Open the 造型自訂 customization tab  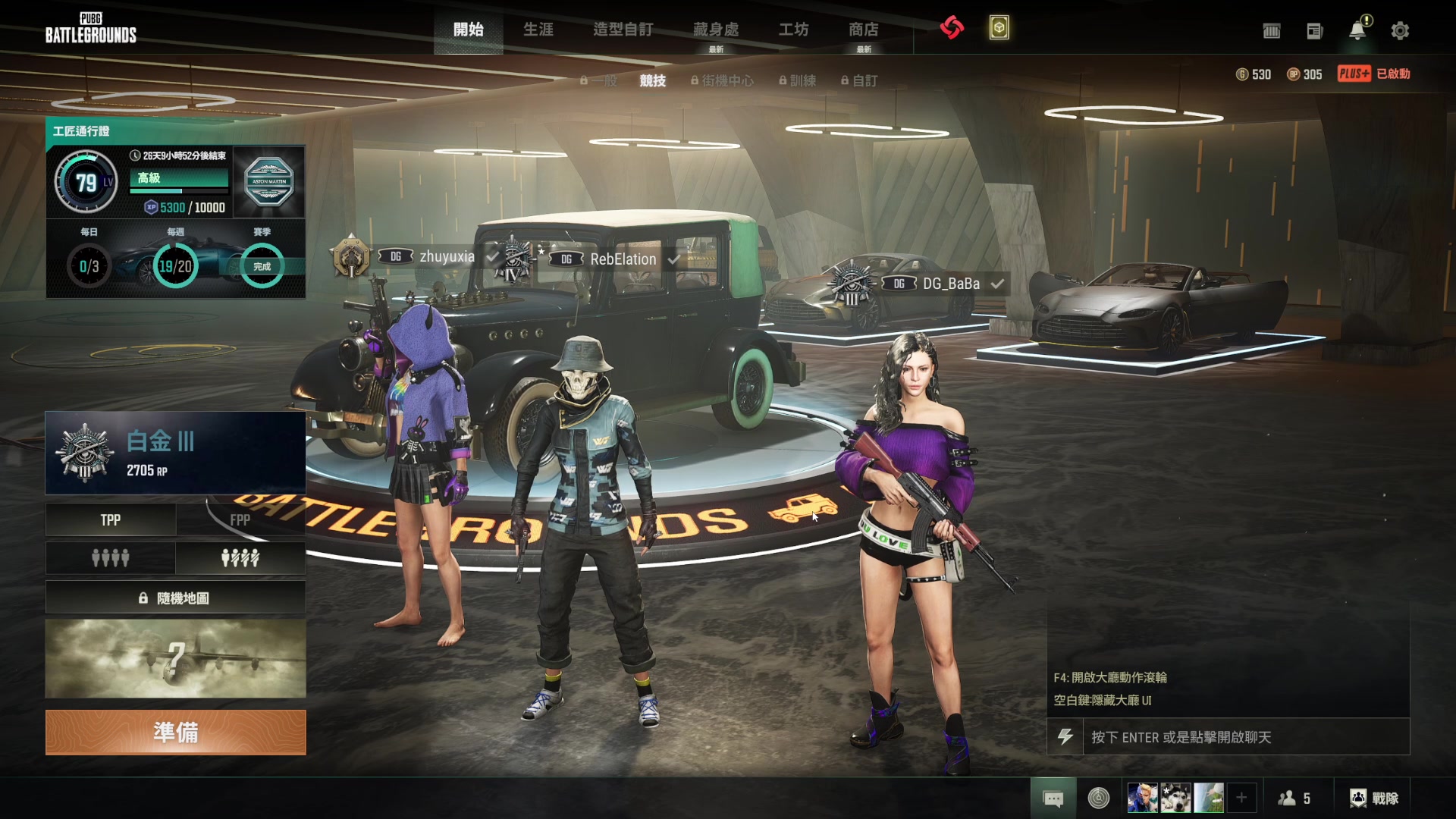pos(623,30)
